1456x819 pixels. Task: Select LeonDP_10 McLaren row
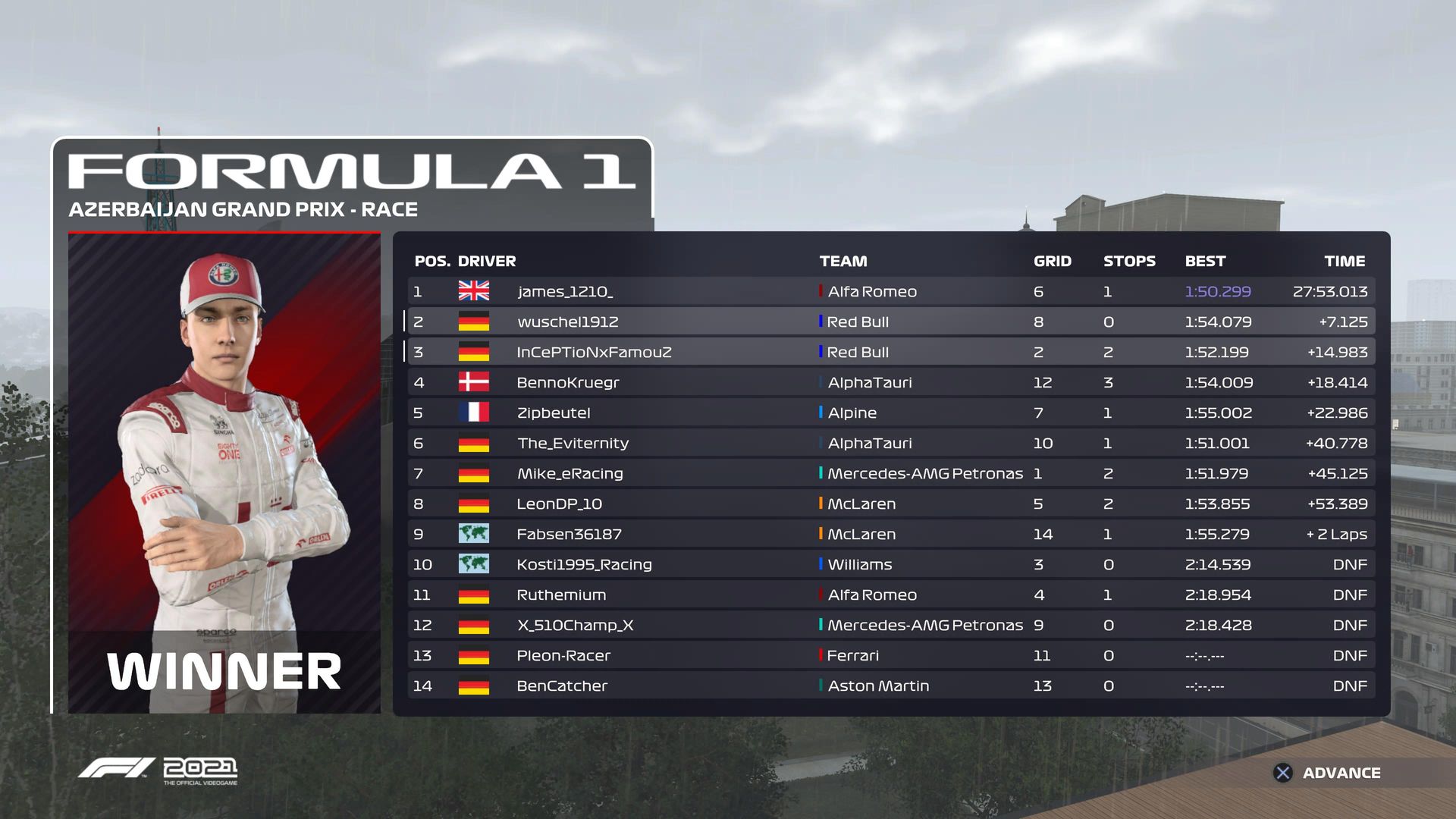(x=890, y=504)
